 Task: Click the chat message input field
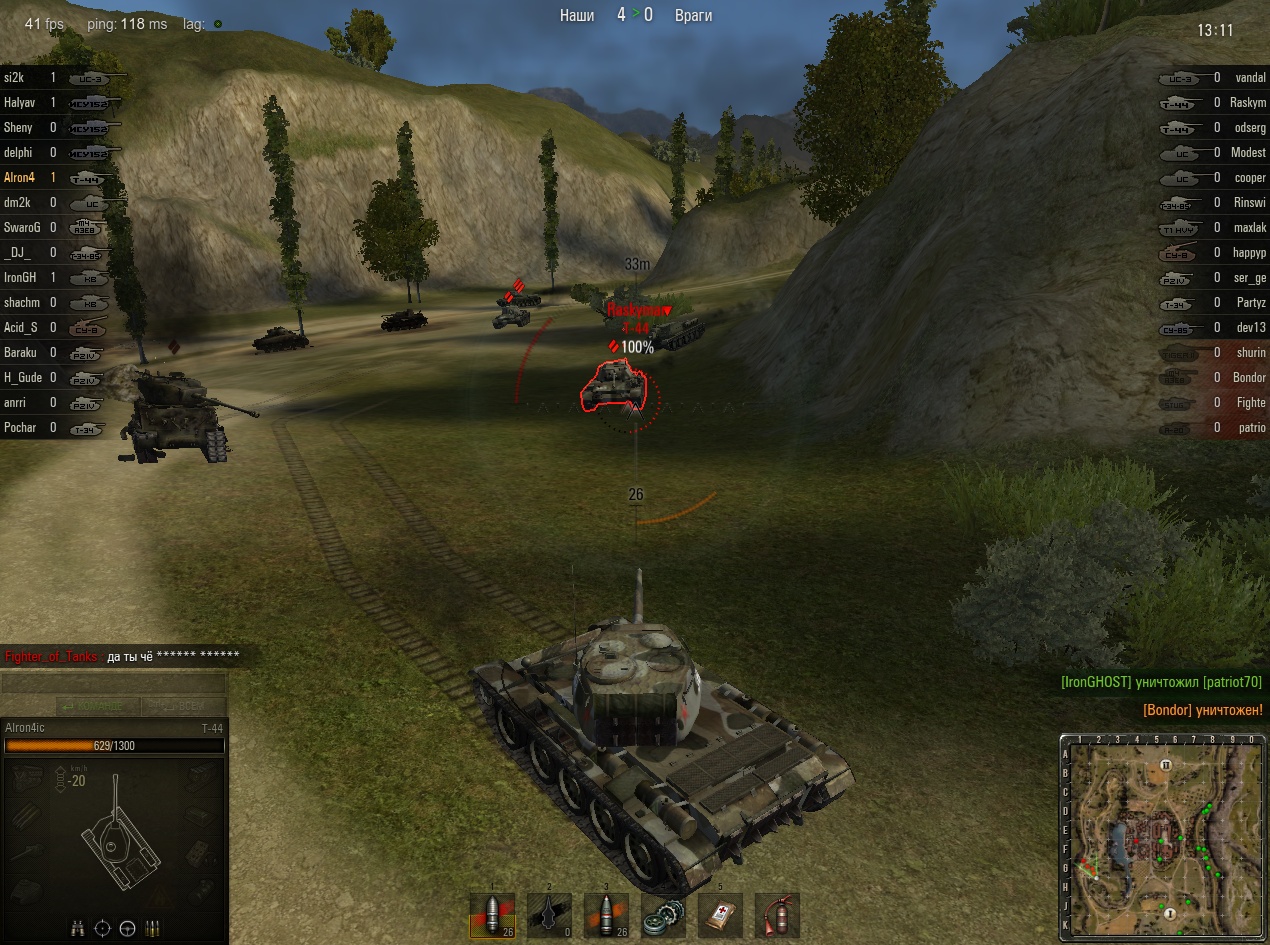click(114, 684)
